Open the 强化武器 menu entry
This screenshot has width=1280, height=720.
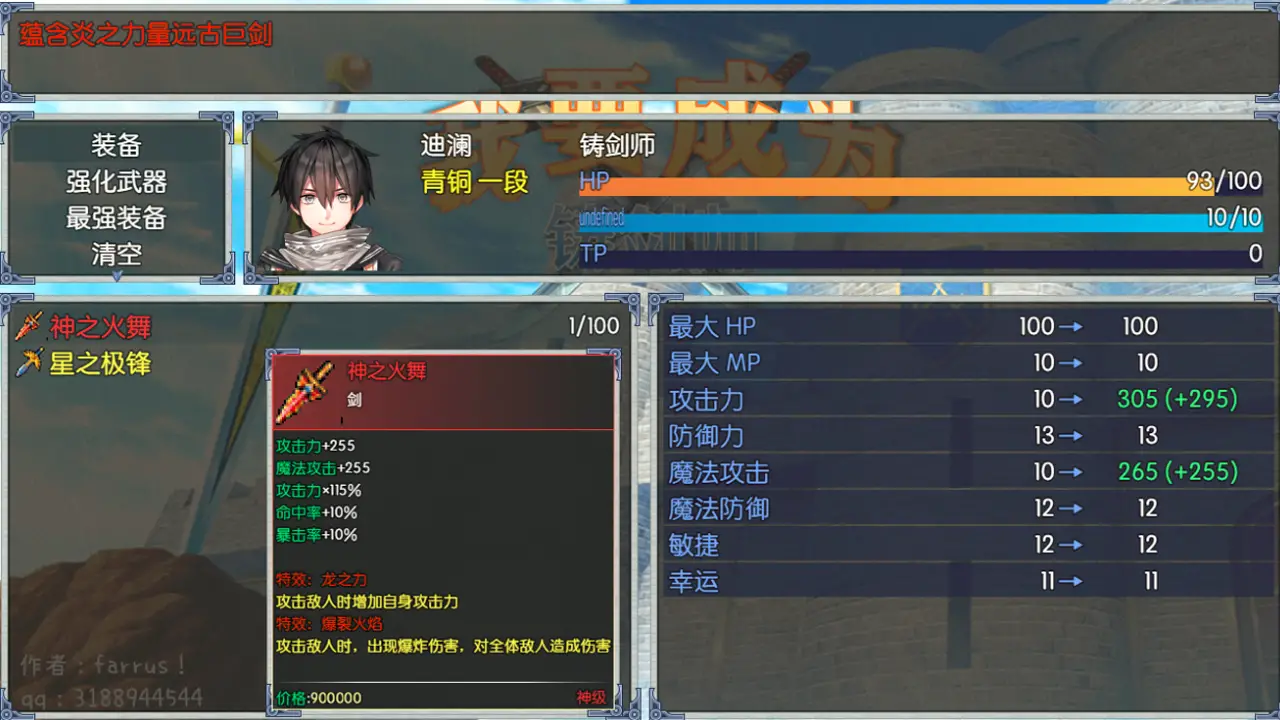pos(115,182)
